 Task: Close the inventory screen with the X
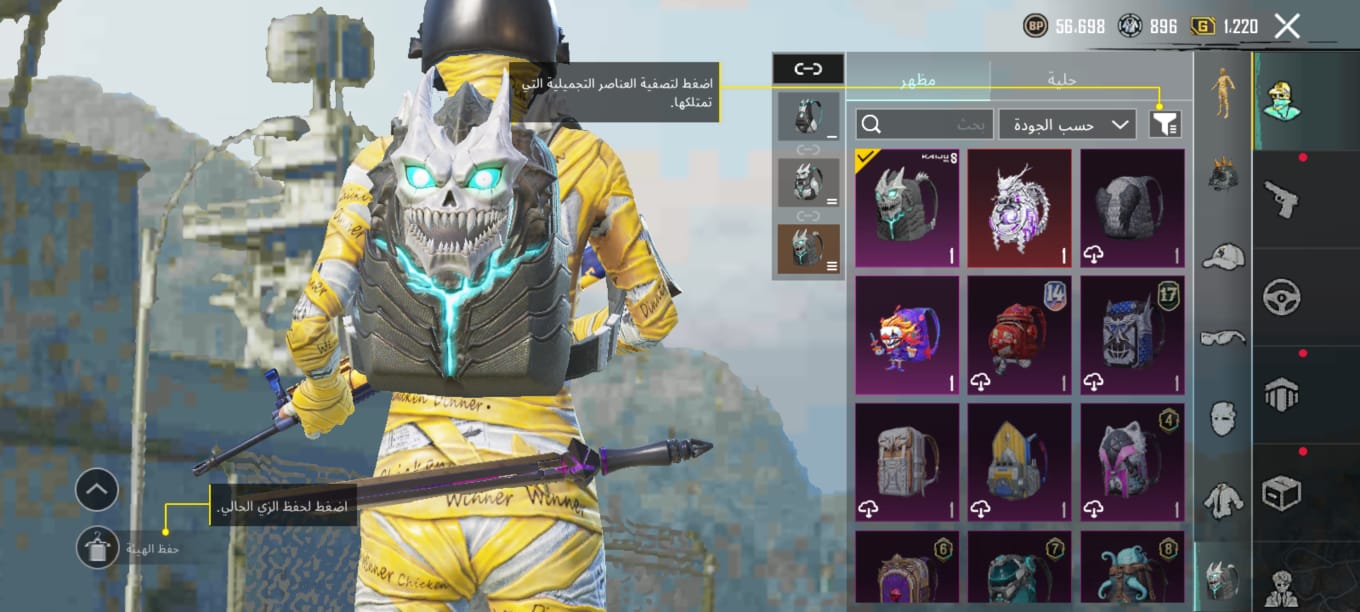1287,26
